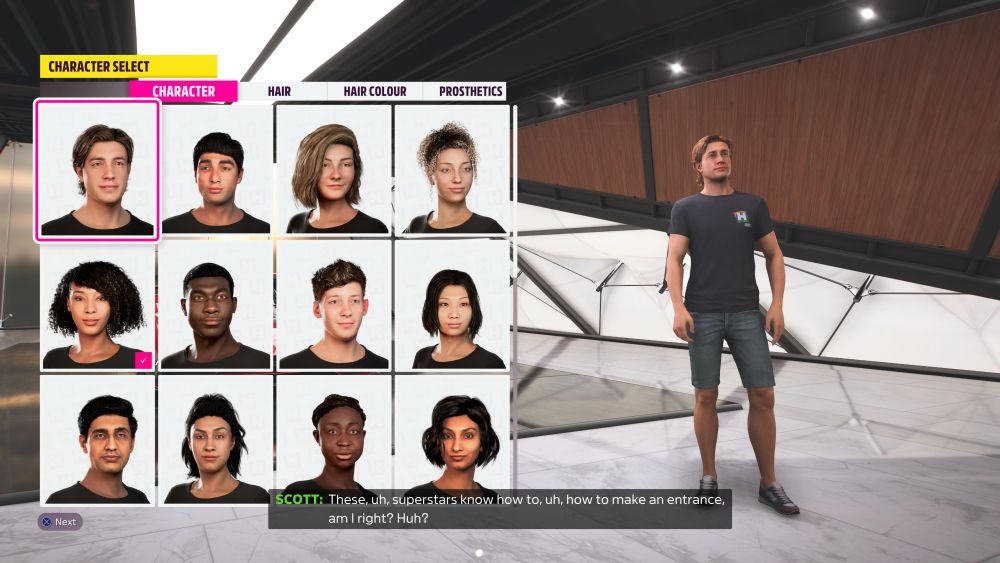Open the Hair Colour tab
The width and height of the screenshot is (1000, 563).
tap(374, 91)
